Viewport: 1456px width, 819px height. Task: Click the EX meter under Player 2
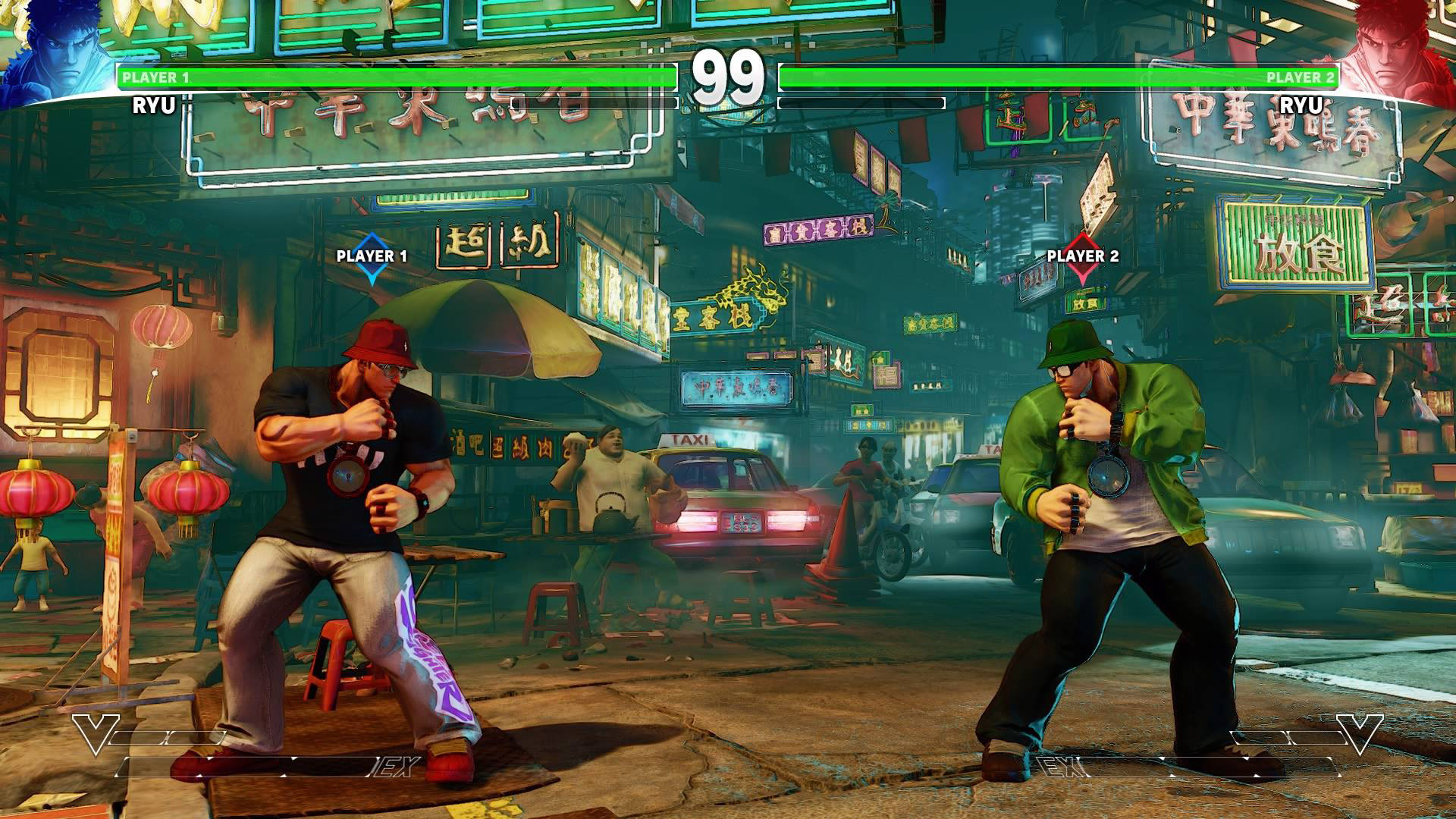click(x=1191, y=767)
